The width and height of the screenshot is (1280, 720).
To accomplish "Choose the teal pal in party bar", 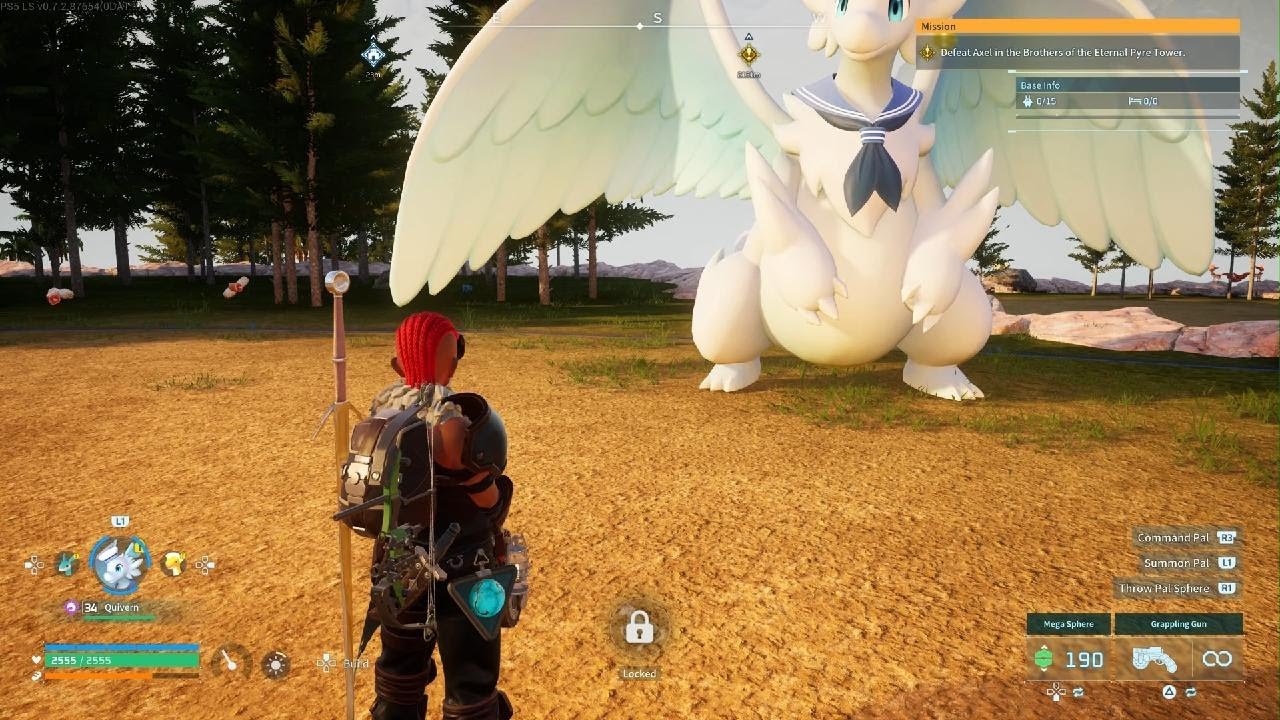I will 67,564.
